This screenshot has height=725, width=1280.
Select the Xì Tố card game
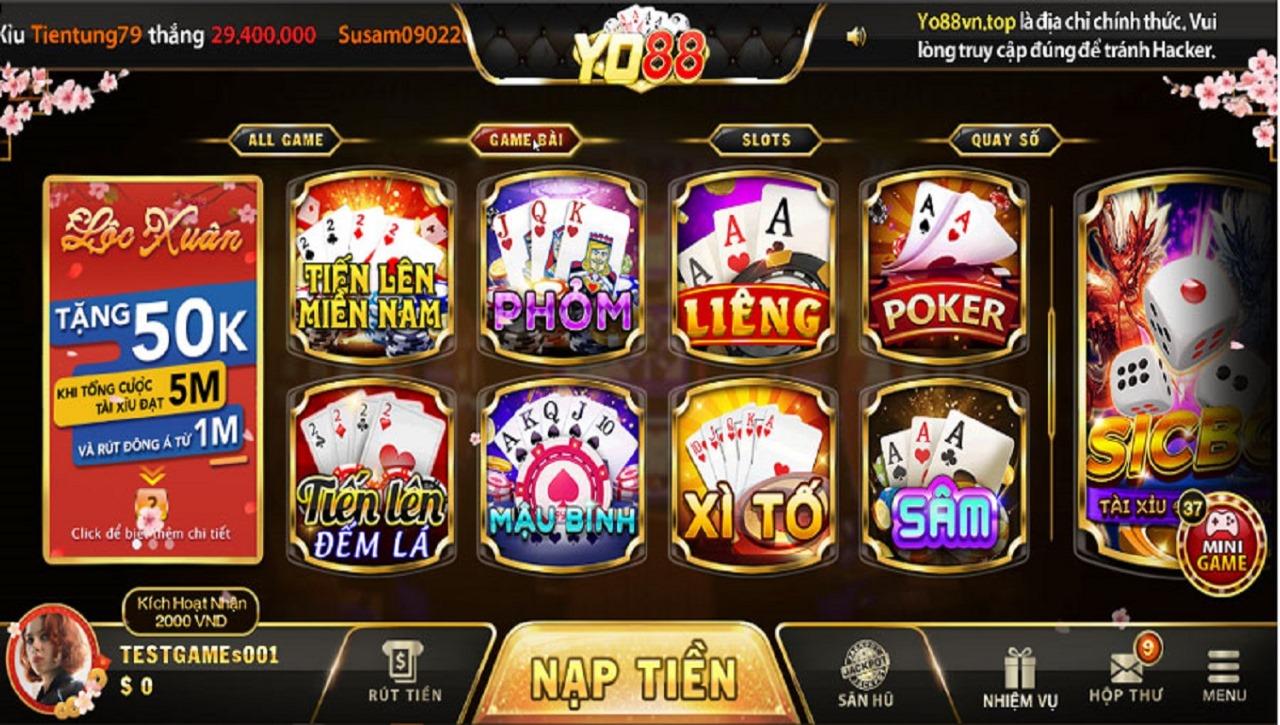753,475
